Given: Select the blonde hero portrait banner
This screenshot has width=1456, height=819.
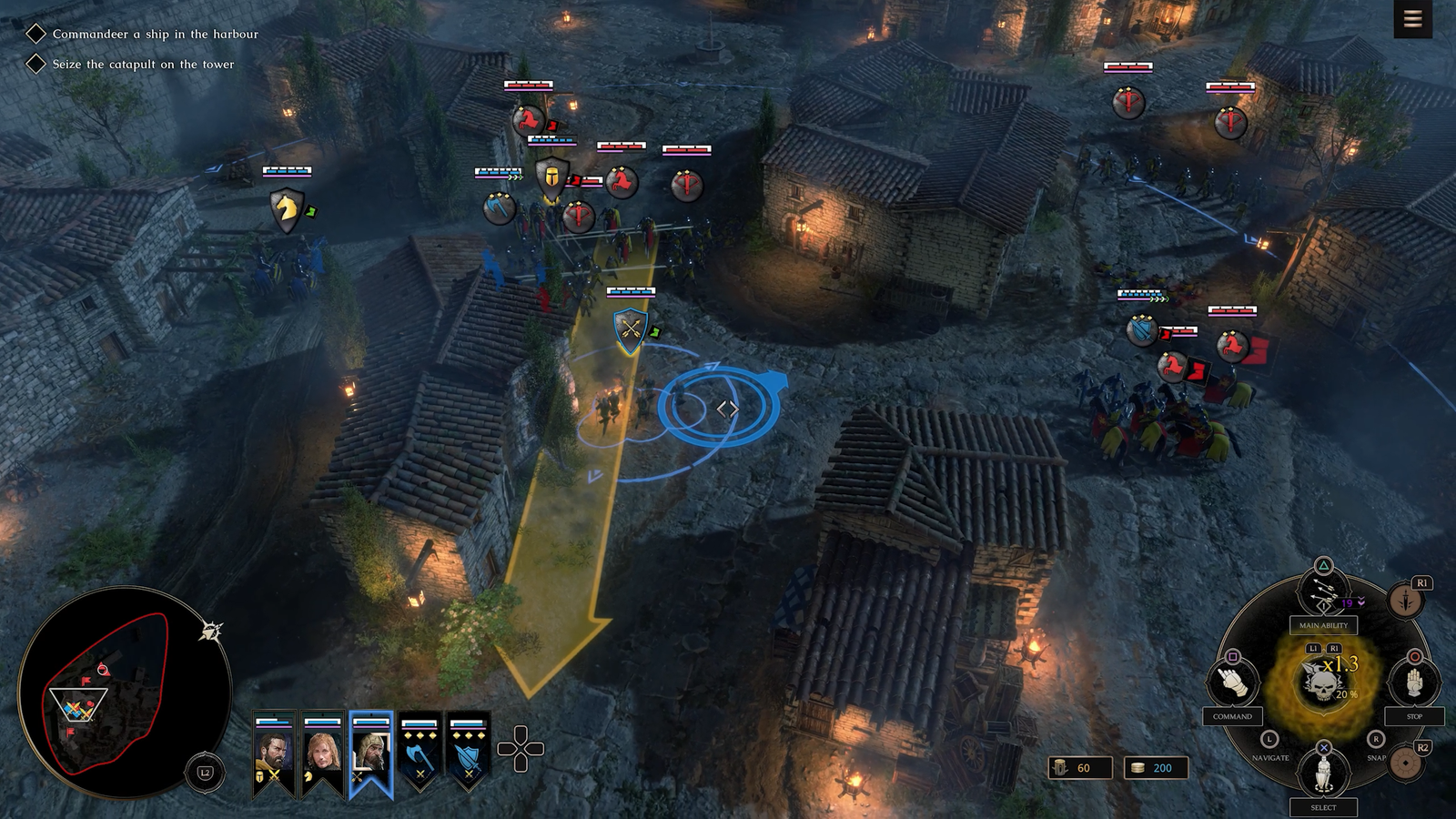Looking at the screenshot, I should [x=322, y=753].
